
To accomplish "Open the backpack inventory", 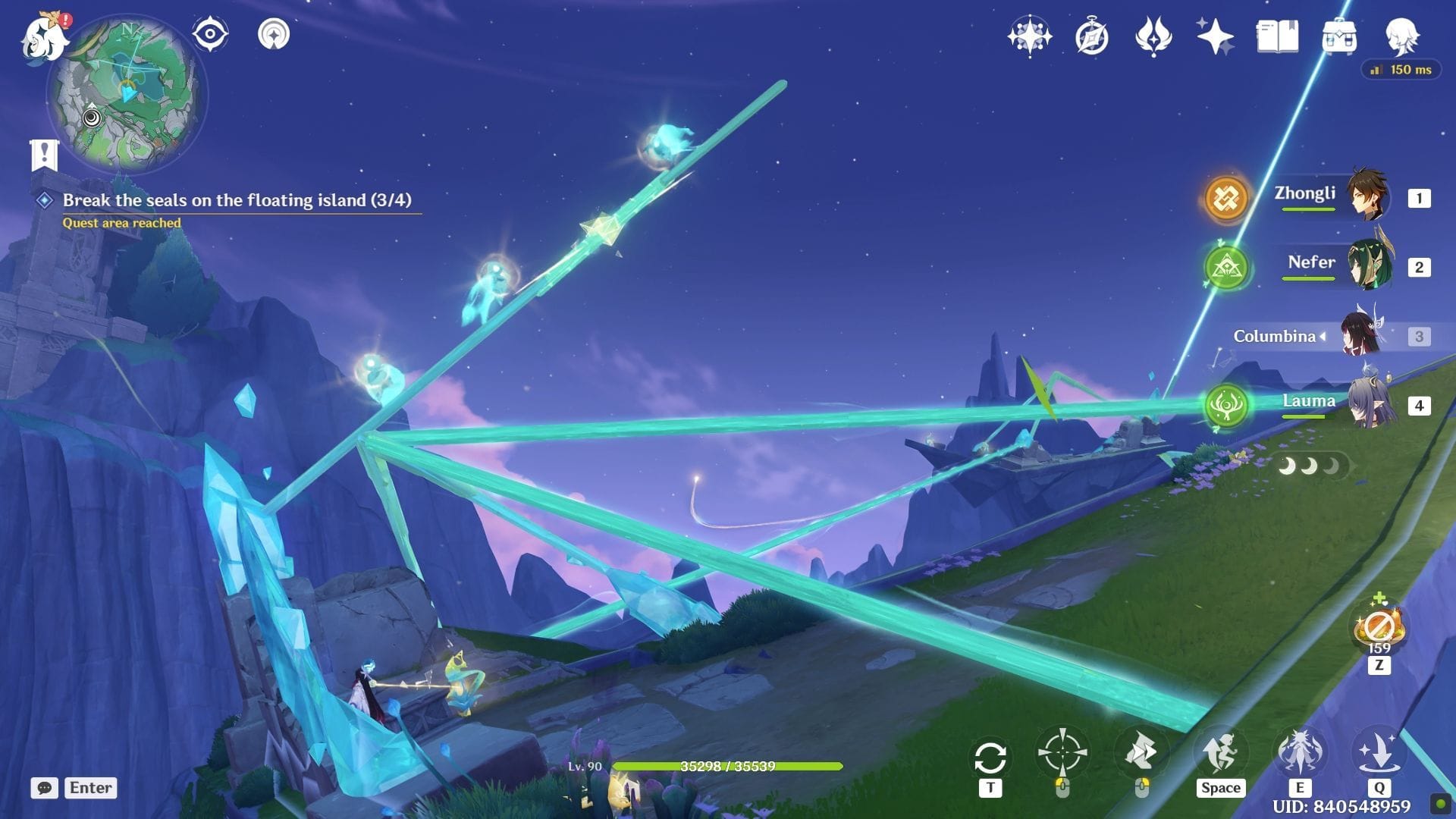I will [x=1339, y=36].
